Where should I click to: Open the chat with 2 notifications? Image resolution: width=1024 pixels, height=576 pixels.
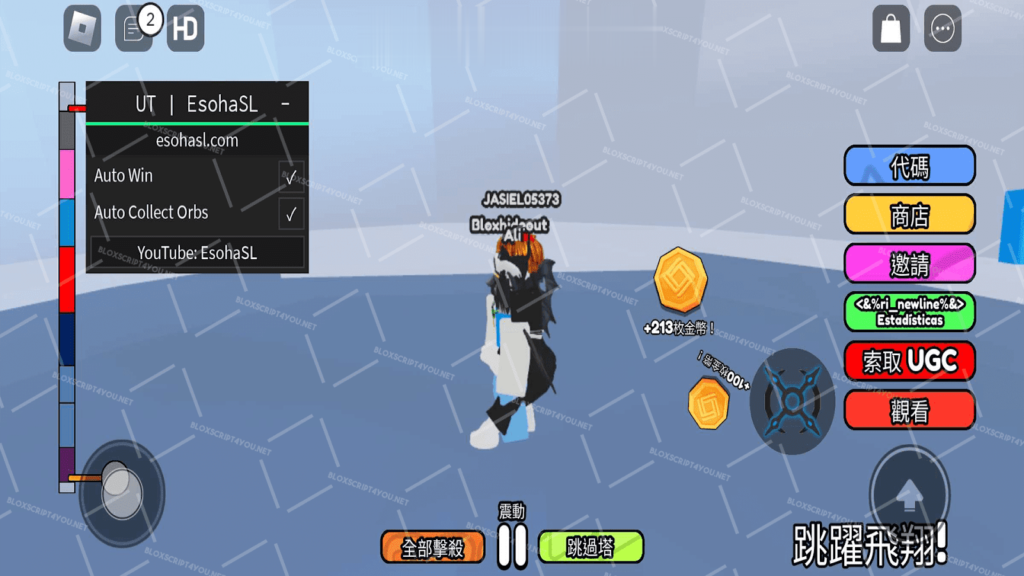pos(135,29)
